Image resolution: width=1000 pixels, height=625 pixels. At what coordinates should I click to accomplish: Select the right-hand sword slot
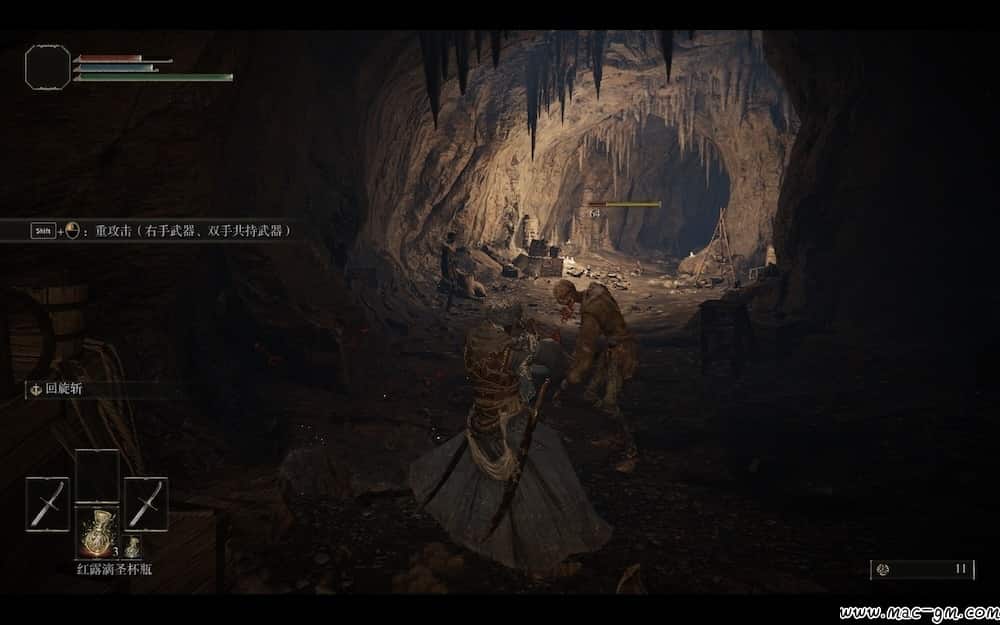[x=146, y=503]
